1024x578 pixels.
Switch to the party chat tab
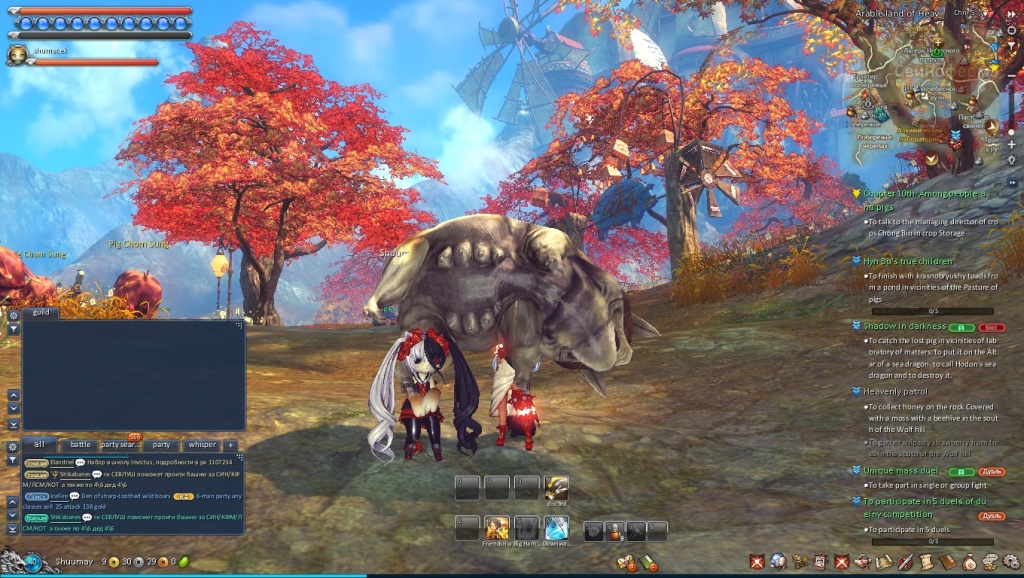click(161, 445)
